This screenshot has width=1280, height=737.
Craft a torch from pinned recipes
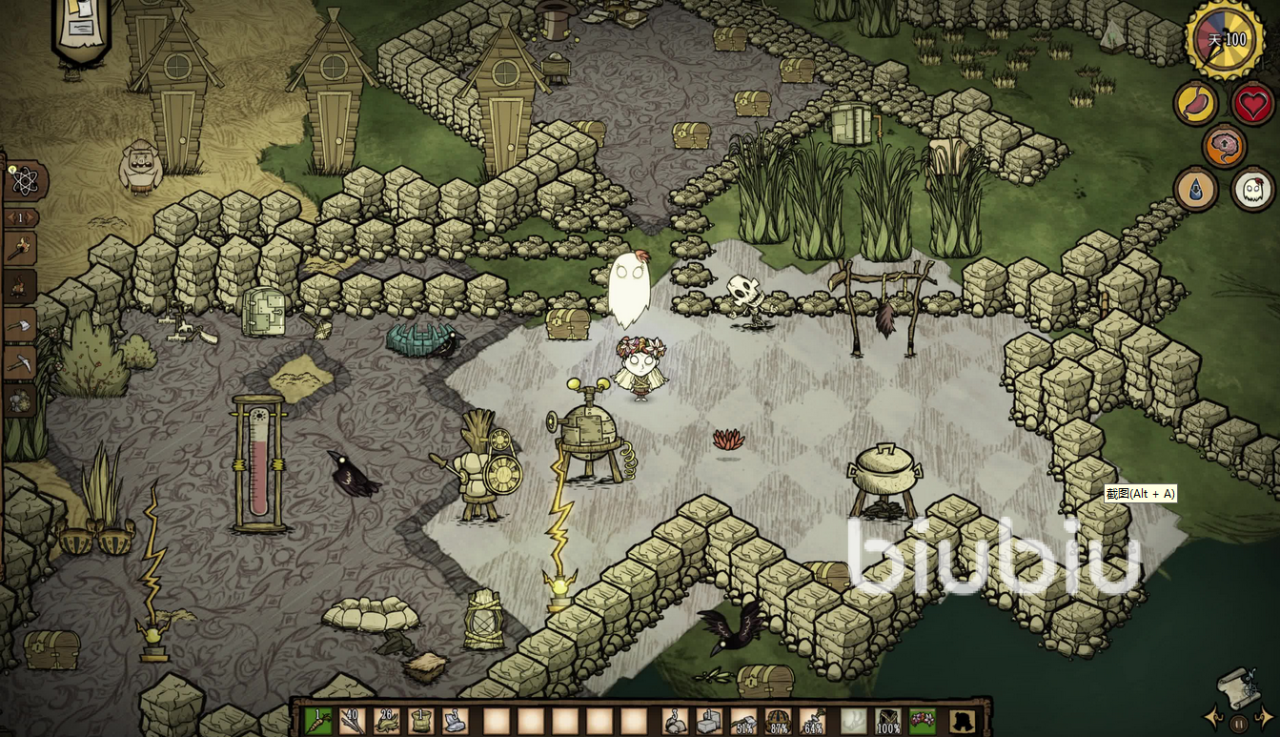tap(21, 247)
